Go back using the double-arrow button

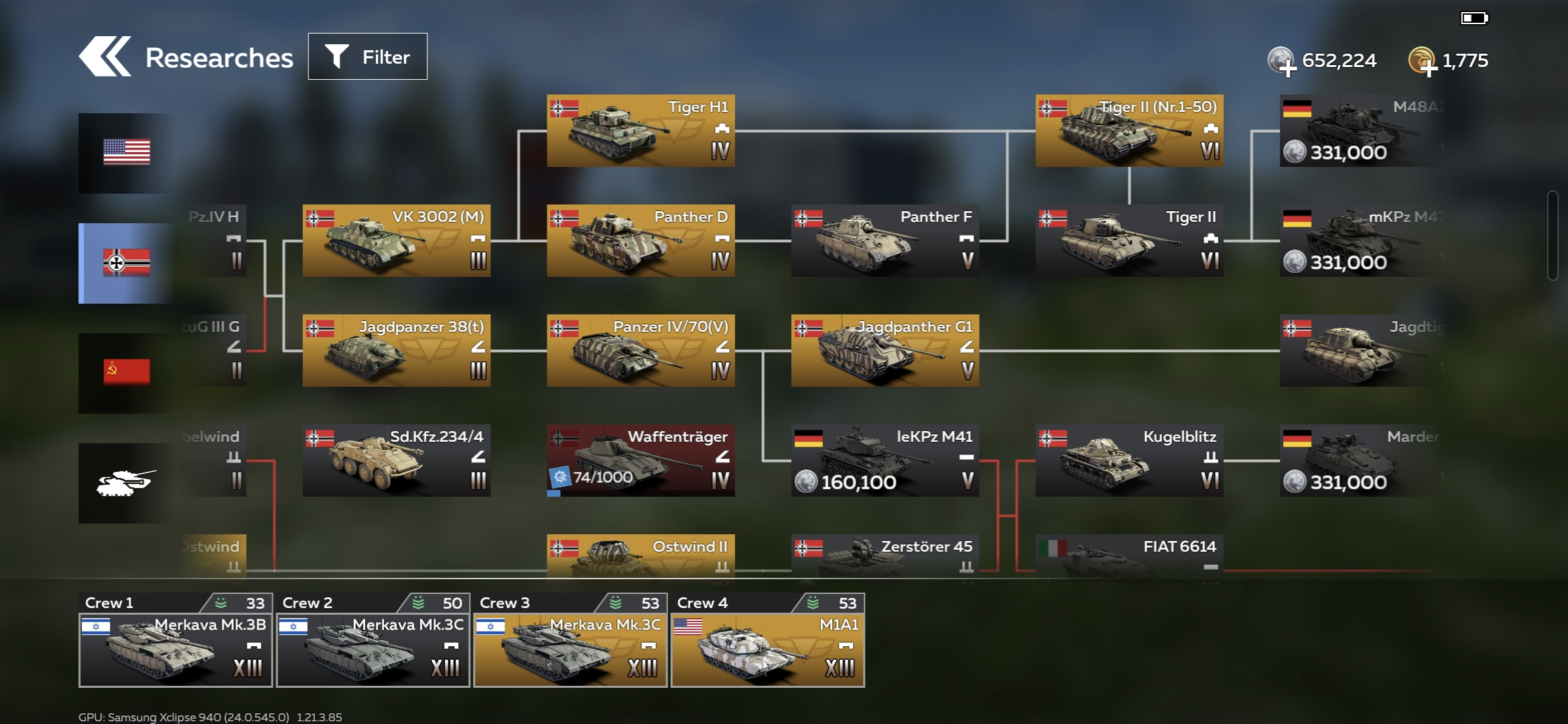click(x=105, y=57)
